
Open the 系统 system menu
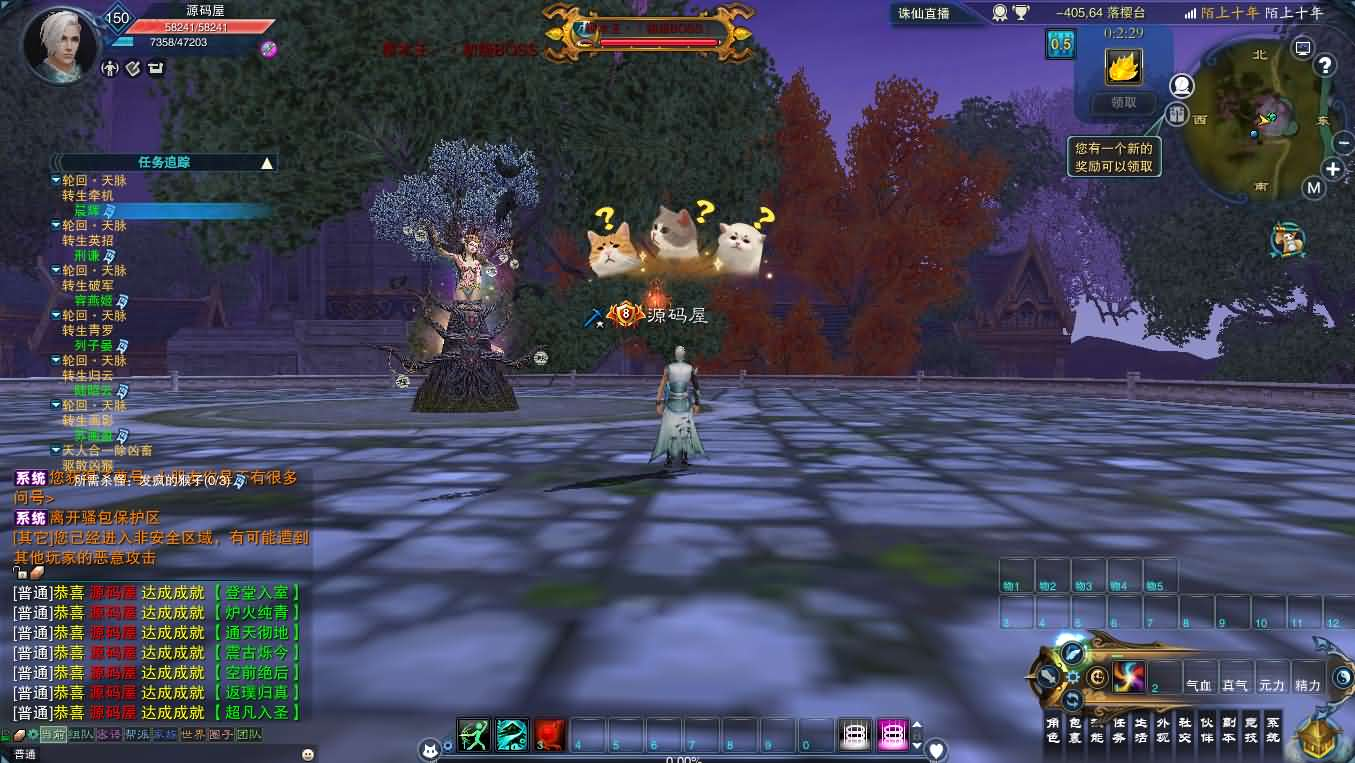(1272, 729)
